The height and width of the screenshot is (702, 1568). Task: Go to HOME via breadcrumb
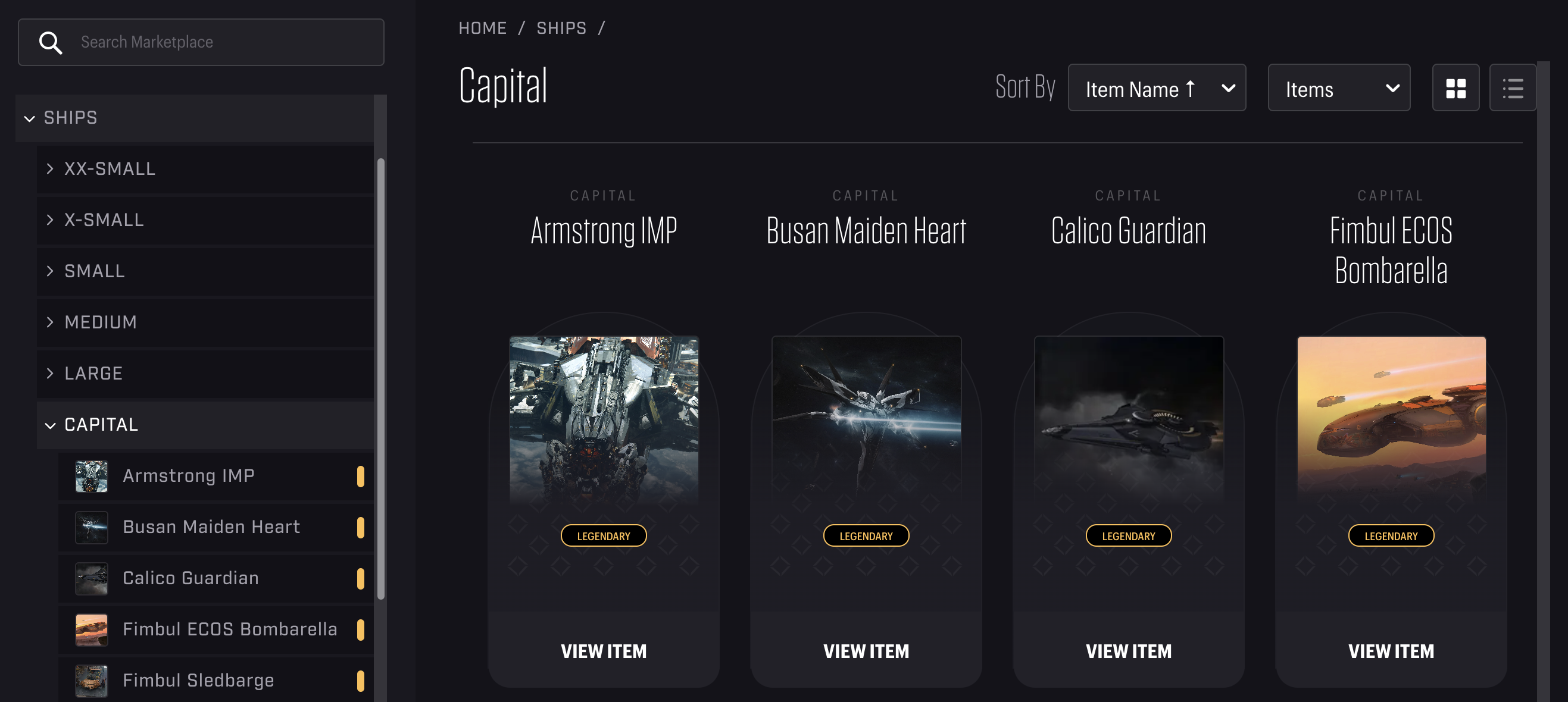click(482, 28)
